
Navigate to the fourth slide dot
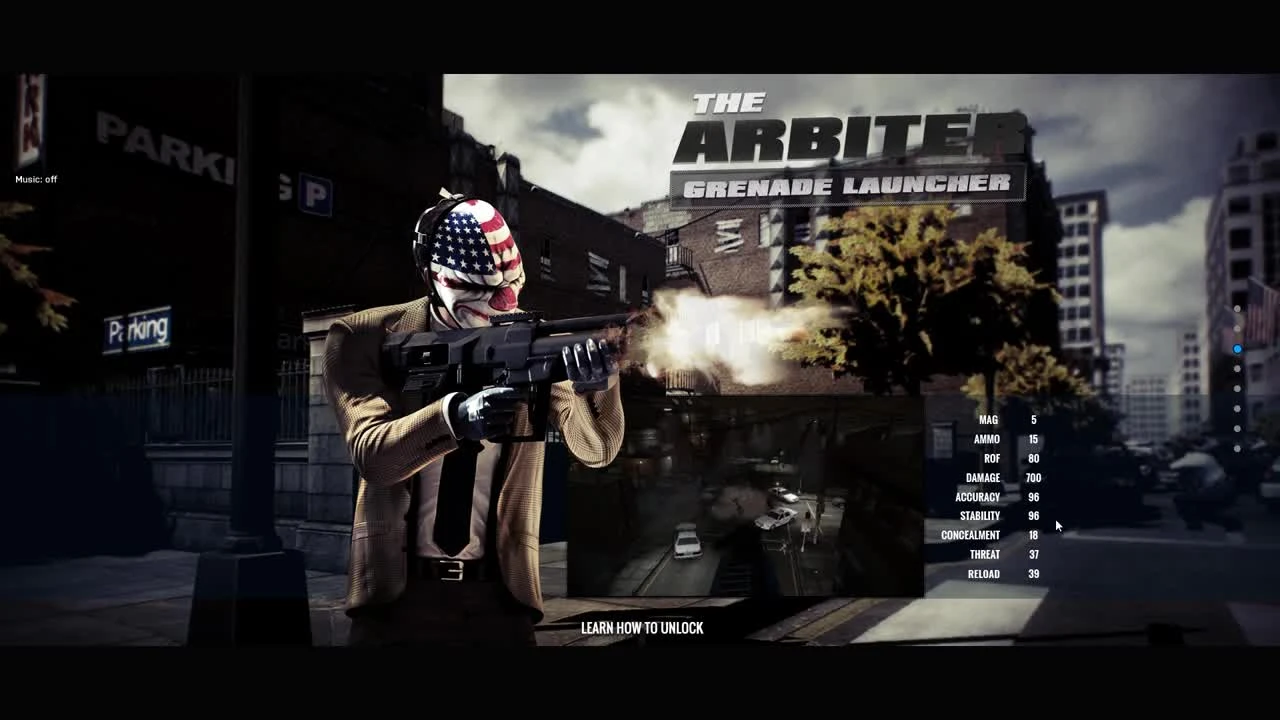1237,369
